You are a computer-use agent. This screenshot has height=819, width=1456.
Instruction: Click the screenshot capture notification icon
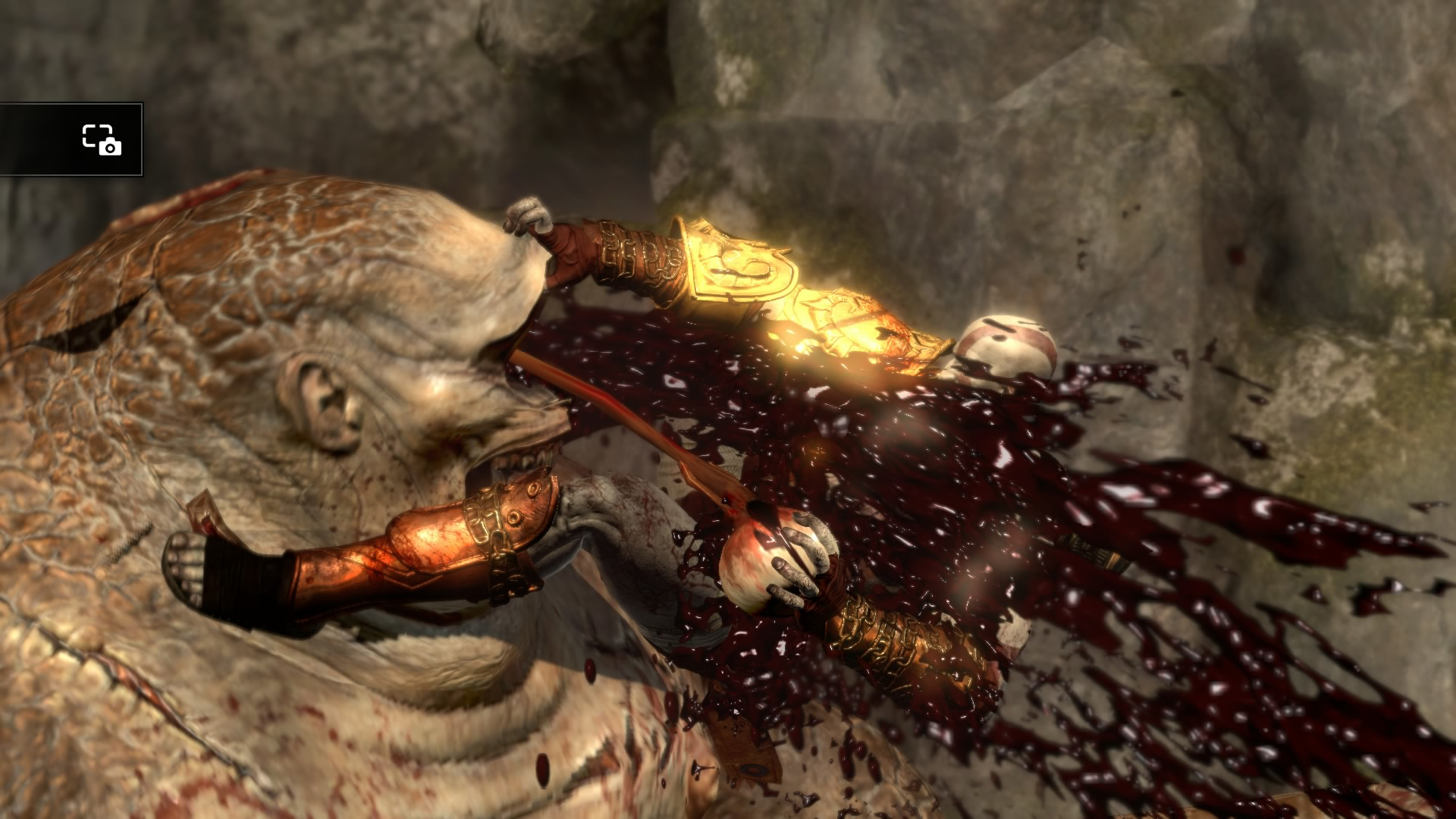(102, 140)
